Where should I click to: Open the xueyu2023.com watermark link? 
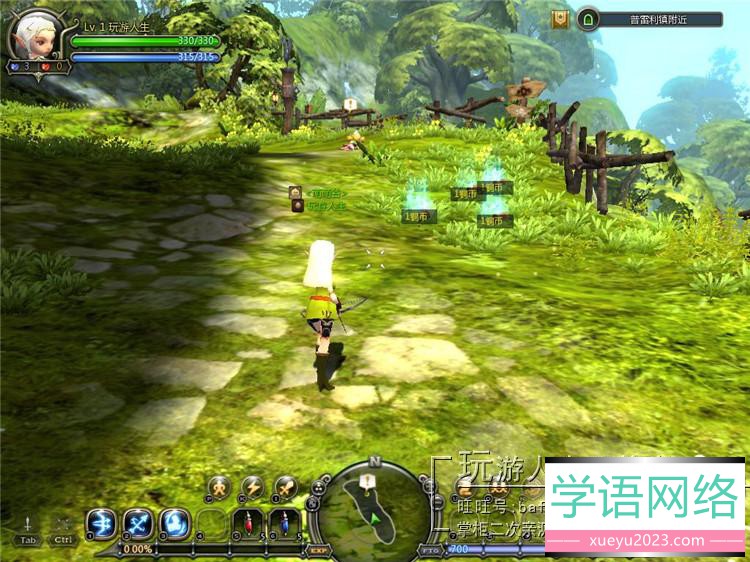point(644,541)
